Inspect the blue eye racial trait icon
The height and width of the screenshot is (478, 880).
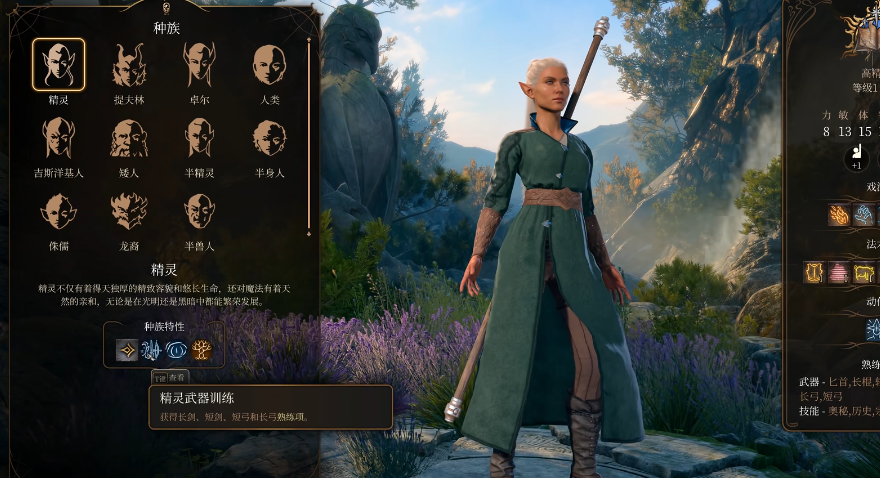coord(177,350)
